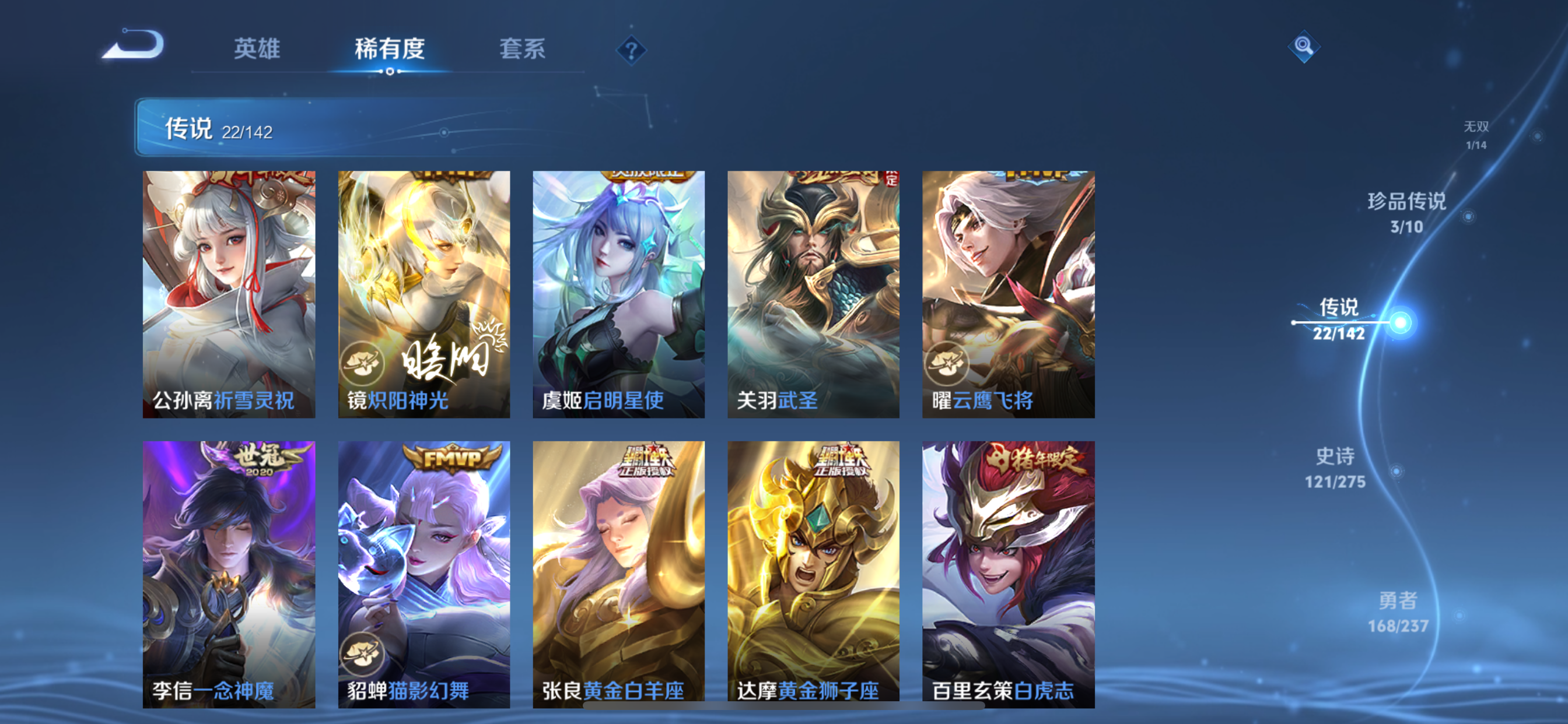Screen dimensions: 1568x724
Task: Select the 关羽武圣 skin card
Action: pos(813,295)
